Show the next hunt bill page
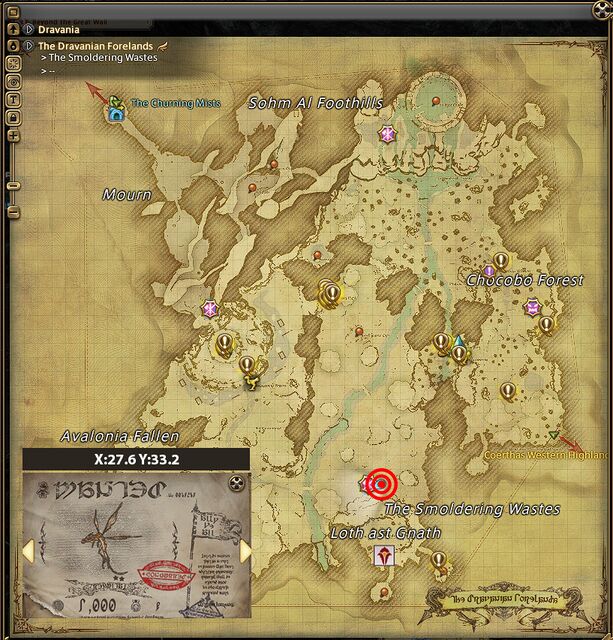This screenshot has width=613, height=640. coord(245,550)
